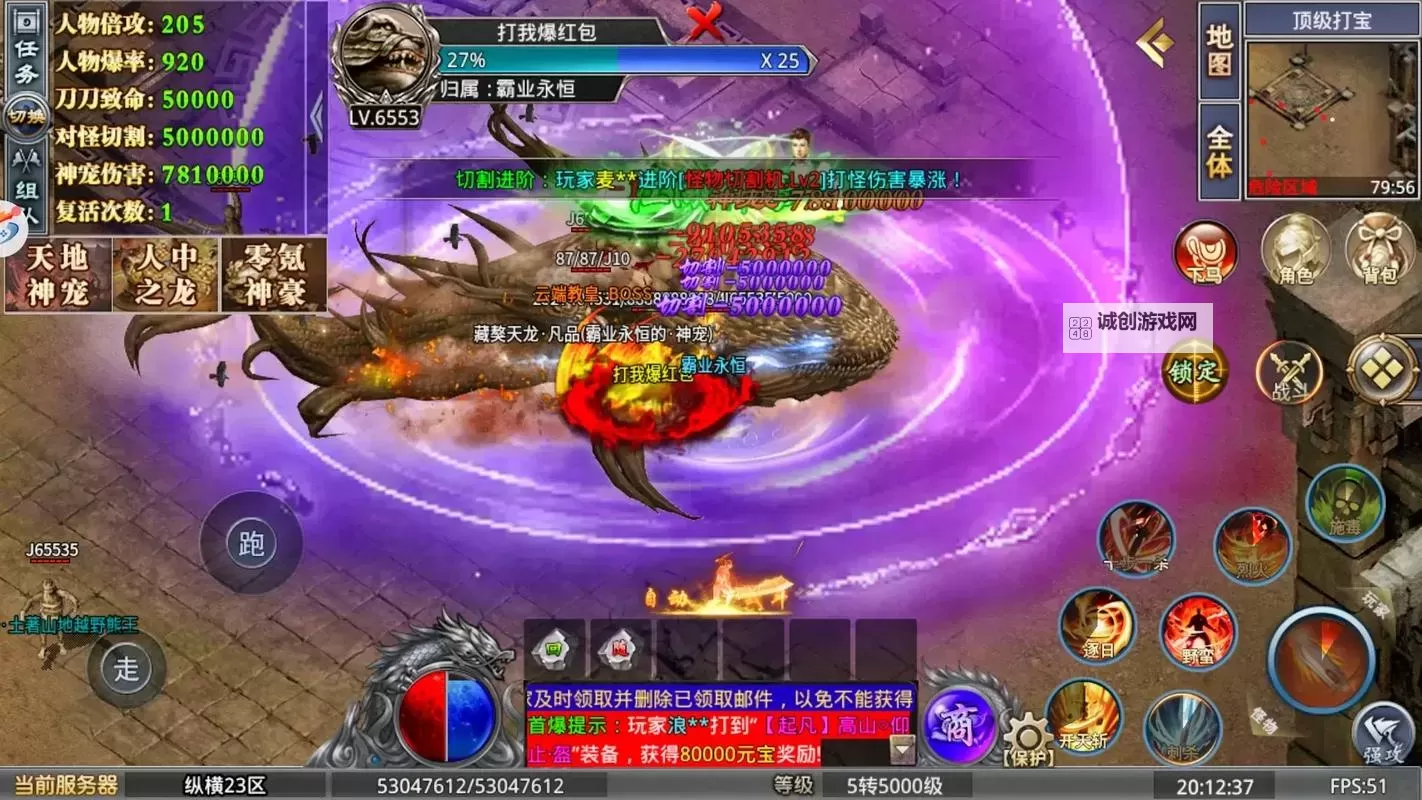Viewport: 1422px width, 800px height.
Task: Open the 地图 map button
Action: [x=1219, y=52]
